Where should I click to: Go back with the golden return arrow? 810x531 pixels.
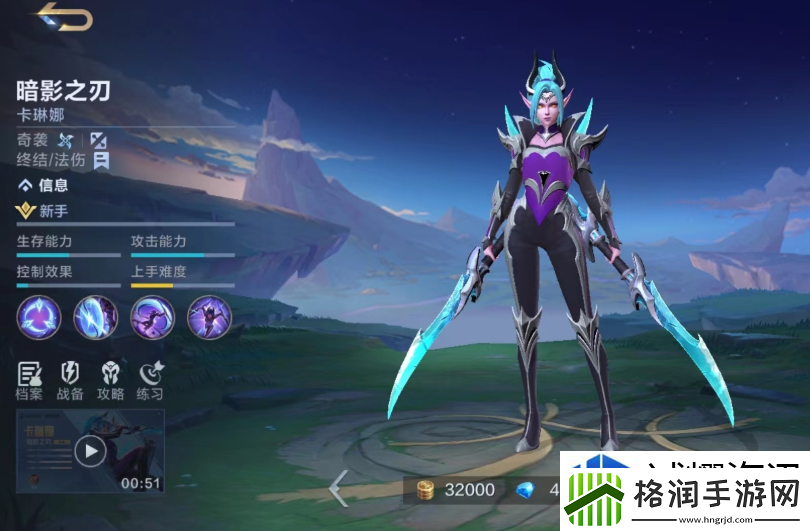65,18
